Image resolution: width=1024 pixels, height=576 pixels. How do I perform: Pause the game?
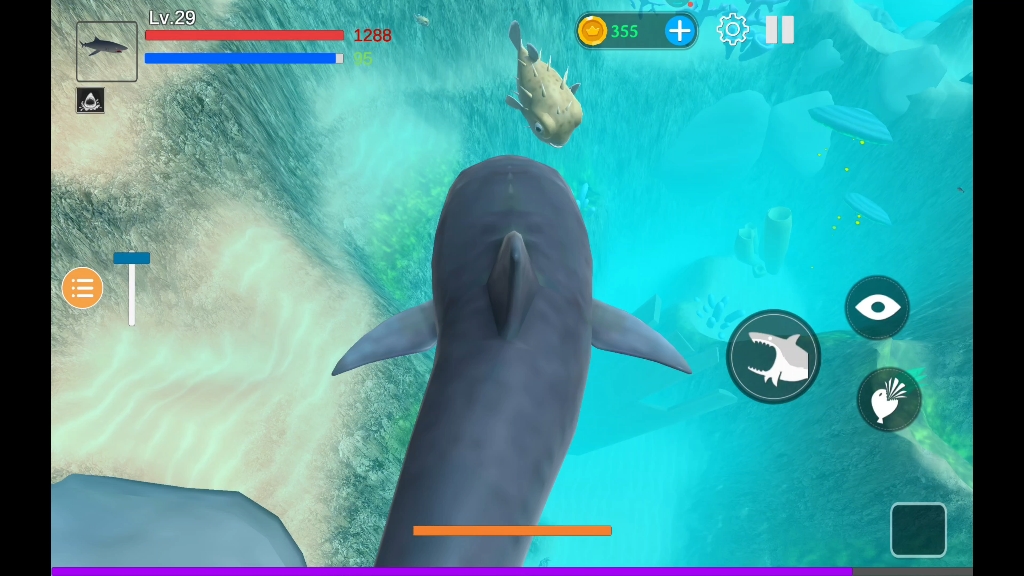point(780,29)
